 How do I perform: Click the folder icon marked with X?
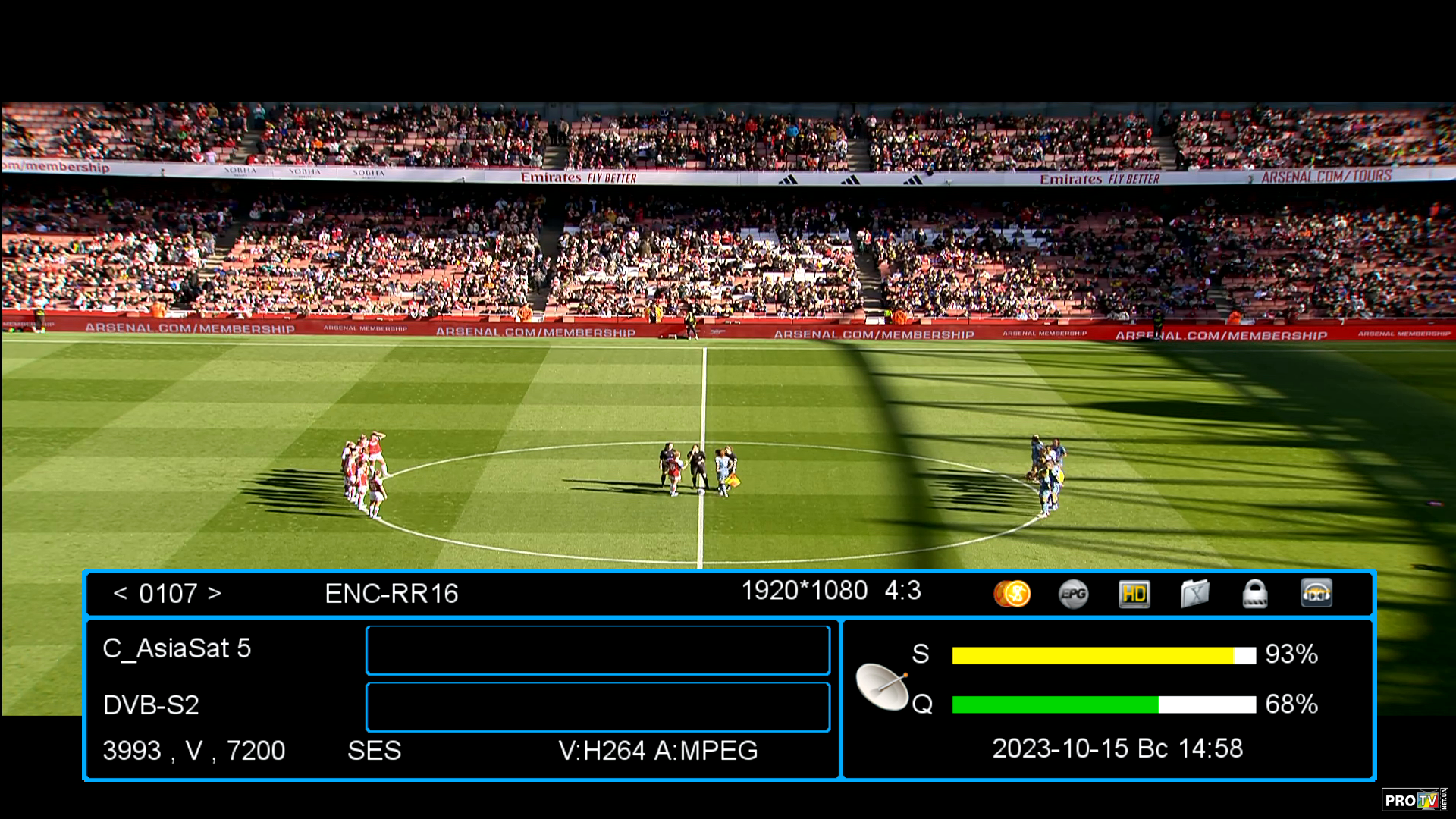pos(1194,594)
